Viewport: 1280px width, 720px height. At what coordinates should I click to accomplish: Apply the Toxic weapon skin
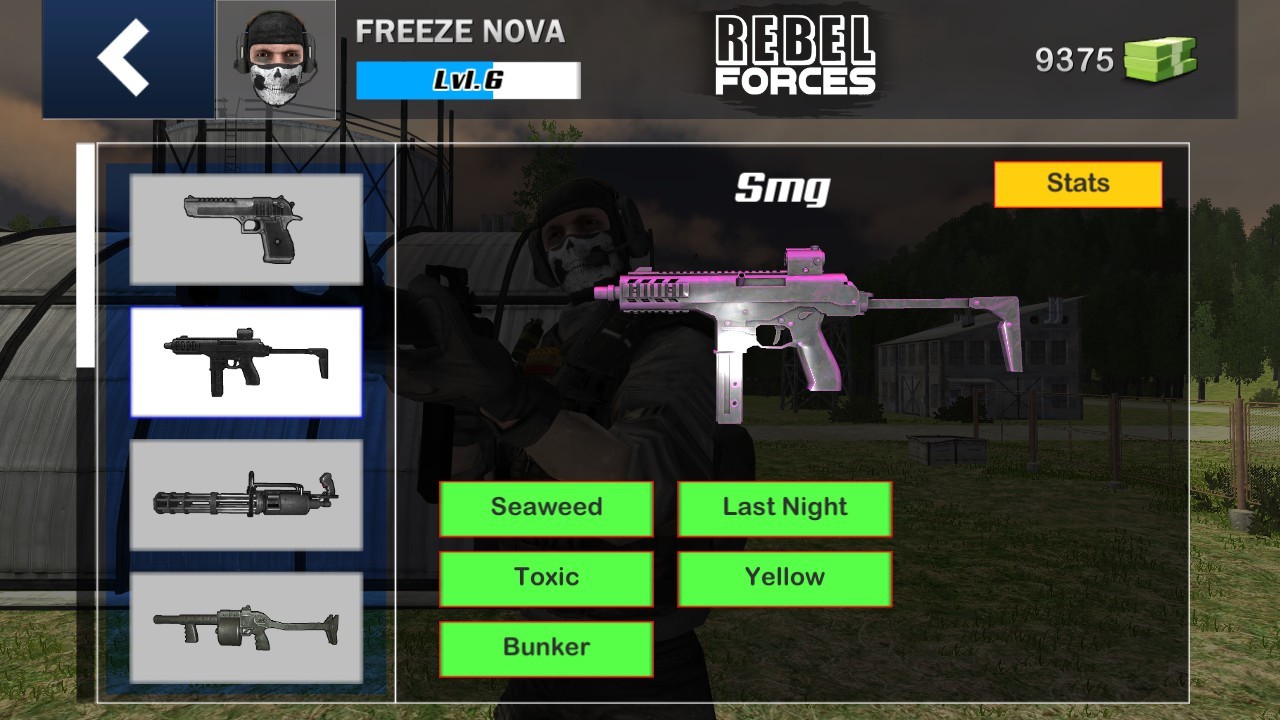[x=546, y=577]
